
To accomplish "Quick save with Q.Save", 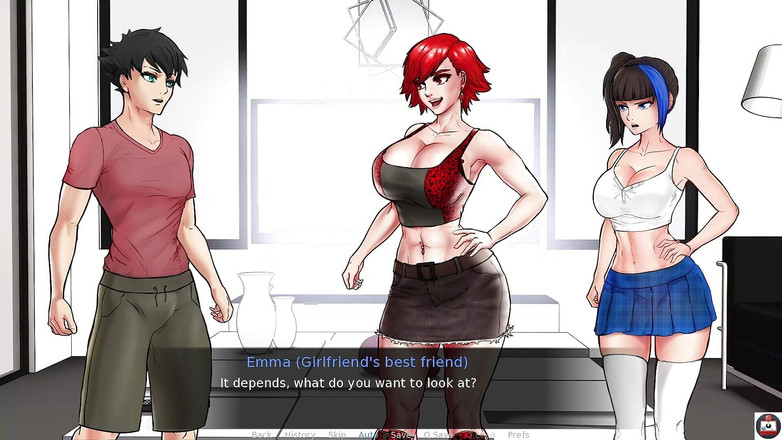I will (x=438, y=435).
